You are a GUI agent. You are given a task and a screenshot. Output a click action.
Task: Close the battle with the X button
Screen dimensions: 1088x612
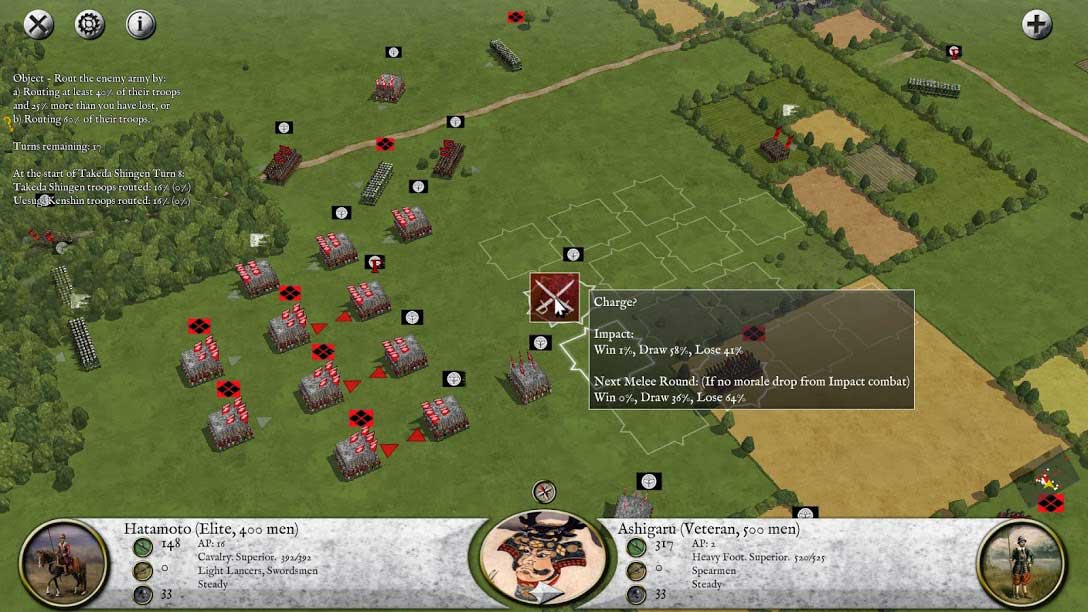point(38,24)
